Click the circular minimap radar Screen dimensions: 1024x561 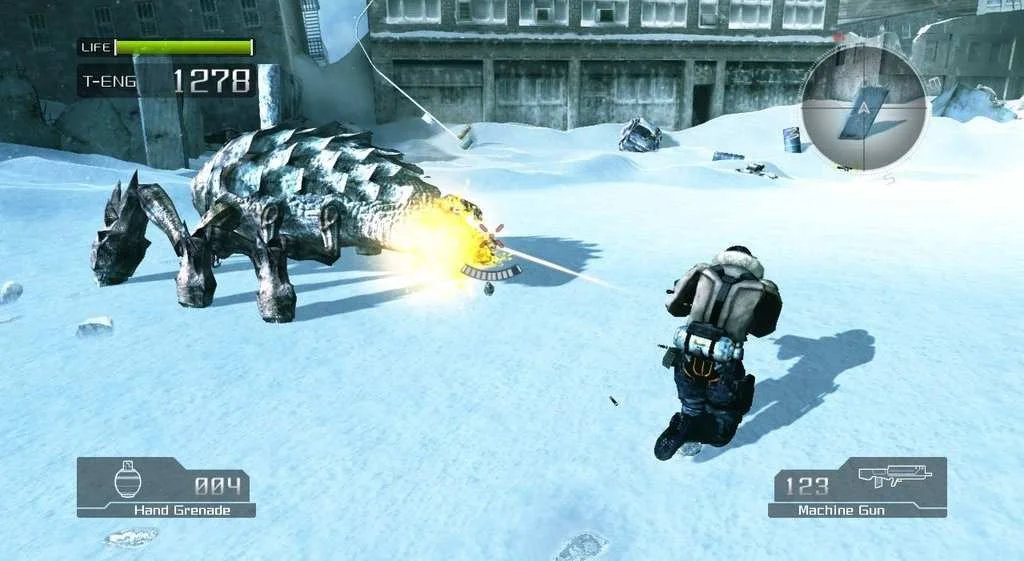[864, 108]
